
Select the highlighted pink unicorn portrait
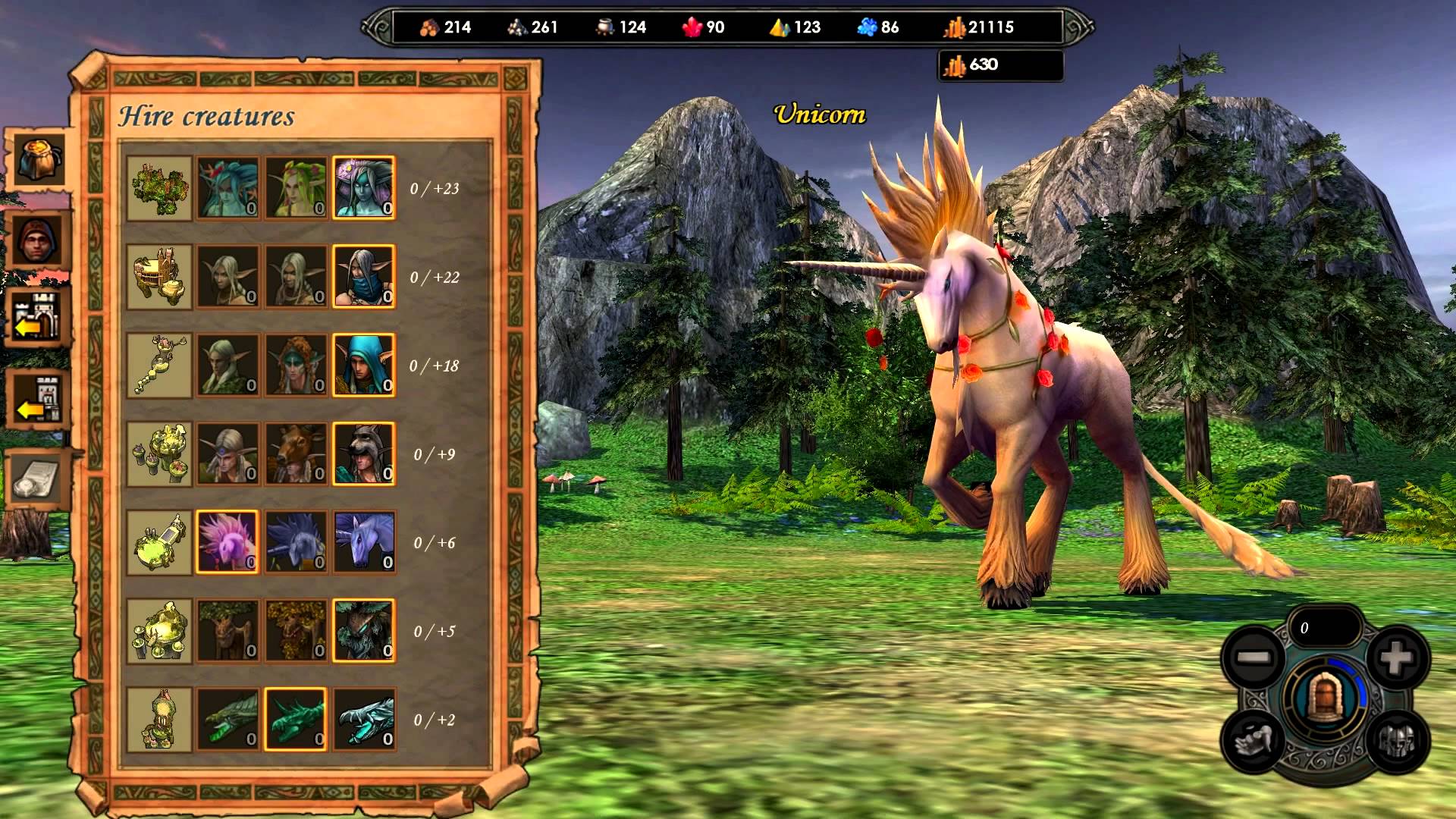(x=227, y=541)
